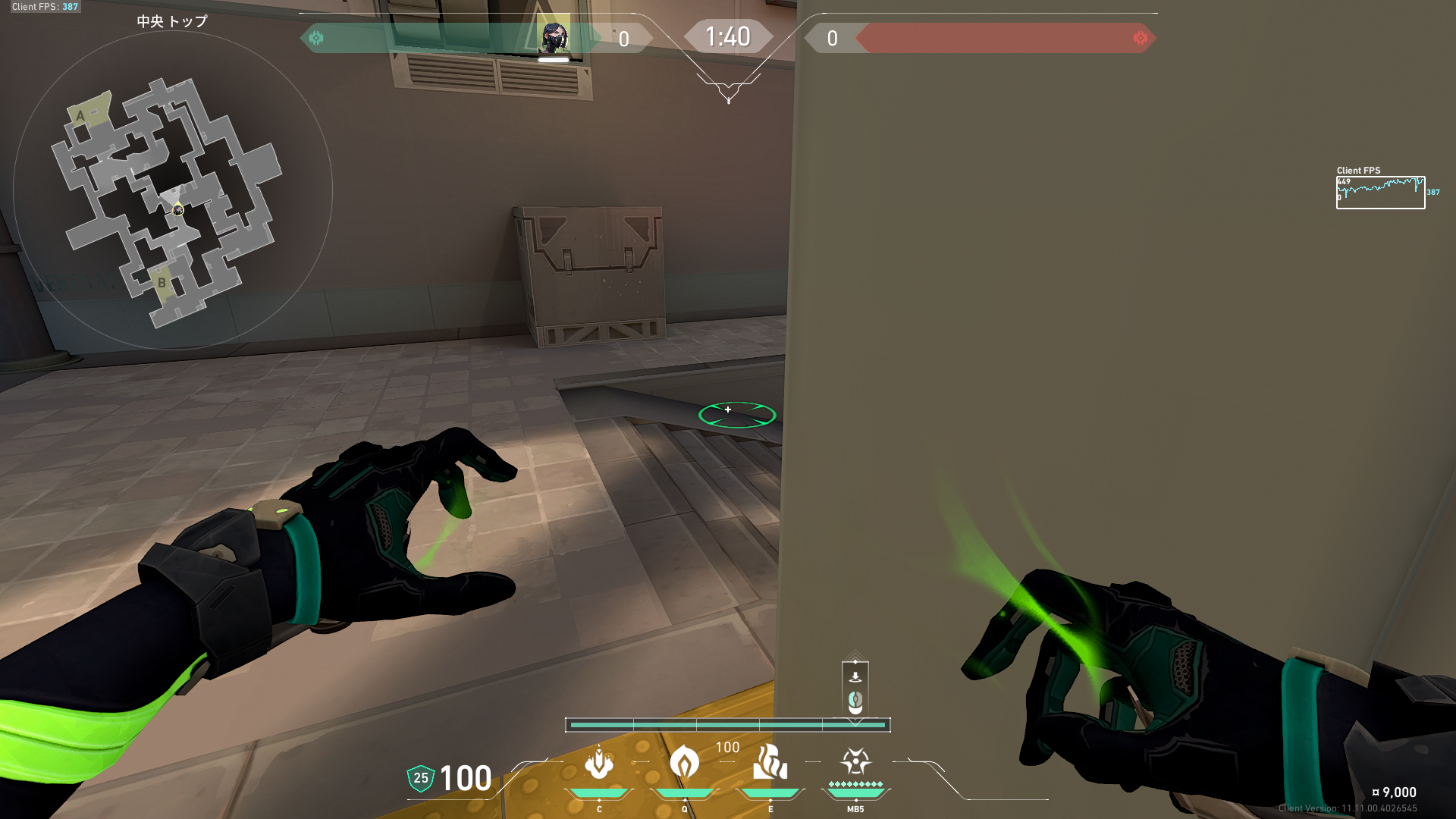Click the enemy score of 0 right of the timer
The image size is (1456, 819).
tap(833, 39)
